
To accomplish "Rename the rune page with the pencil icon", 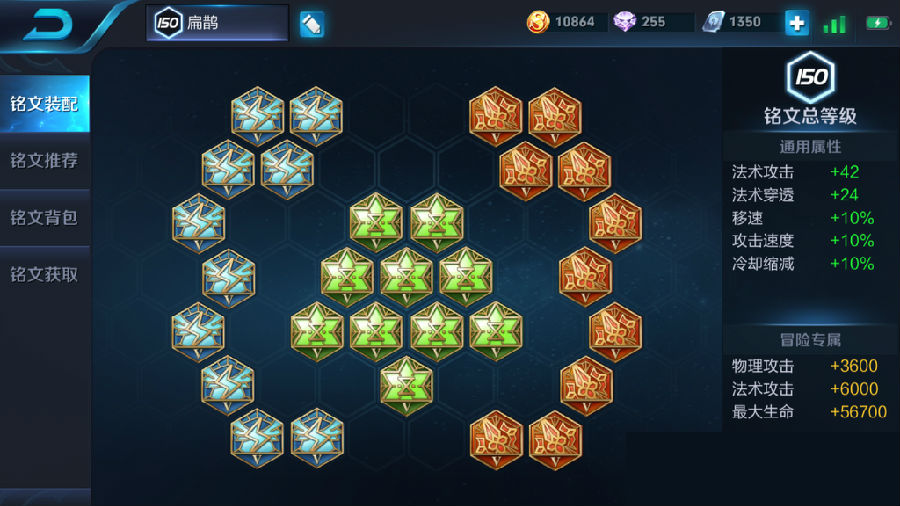I will (x=311, y=23).
